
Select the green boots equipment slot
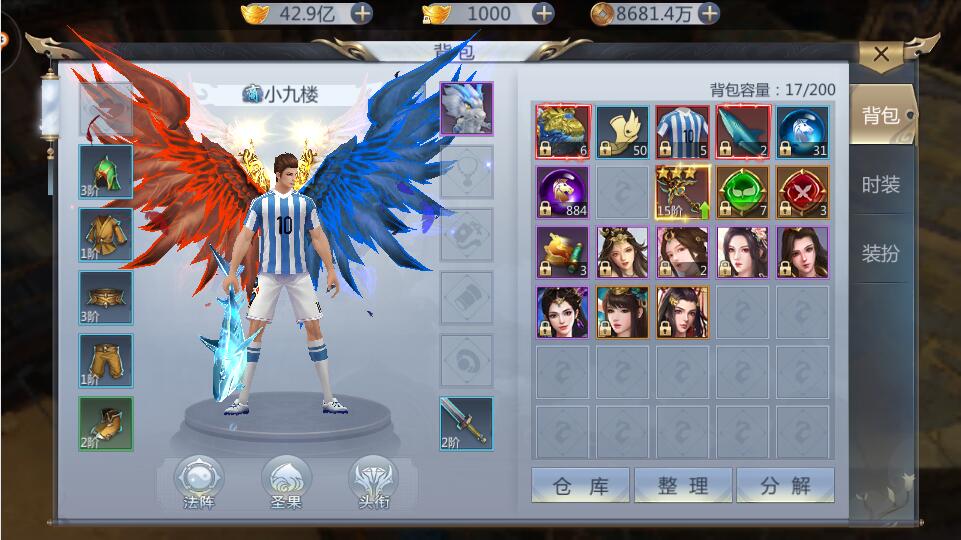tap(106, 423)
